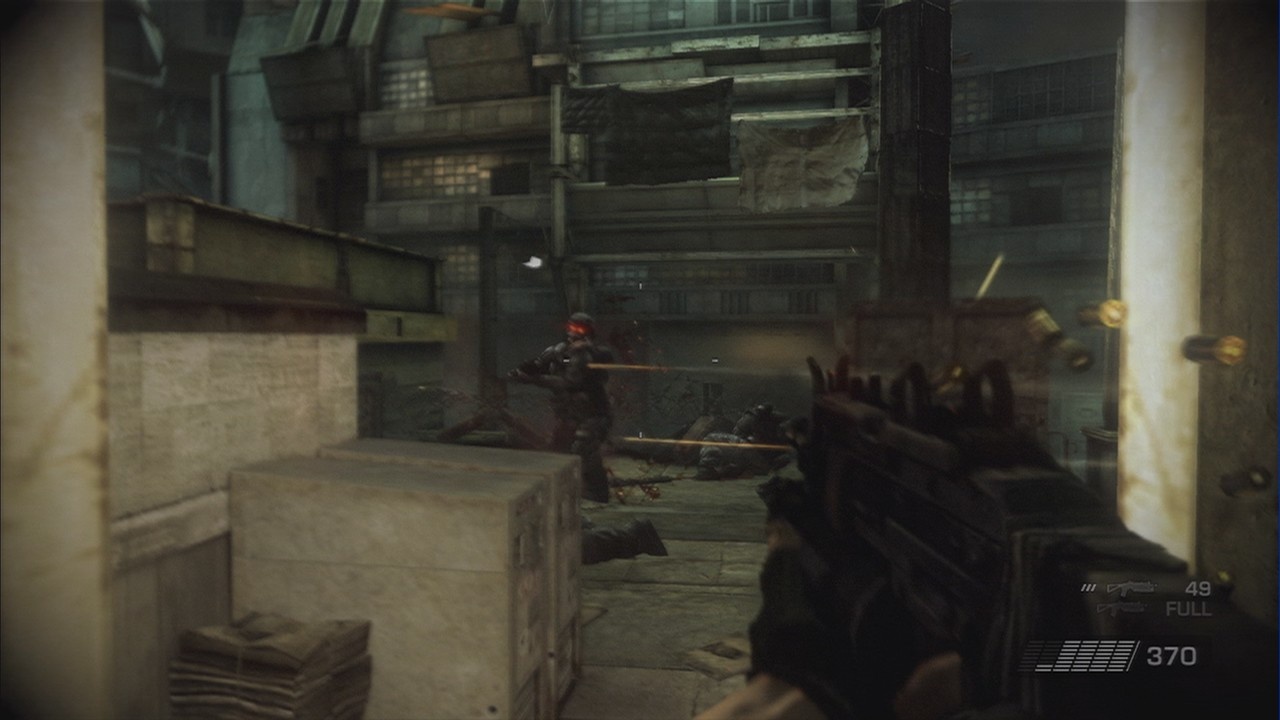
Task: Click the diagonal divider on the ammo gauge
Action: (x=1133, y=654)
